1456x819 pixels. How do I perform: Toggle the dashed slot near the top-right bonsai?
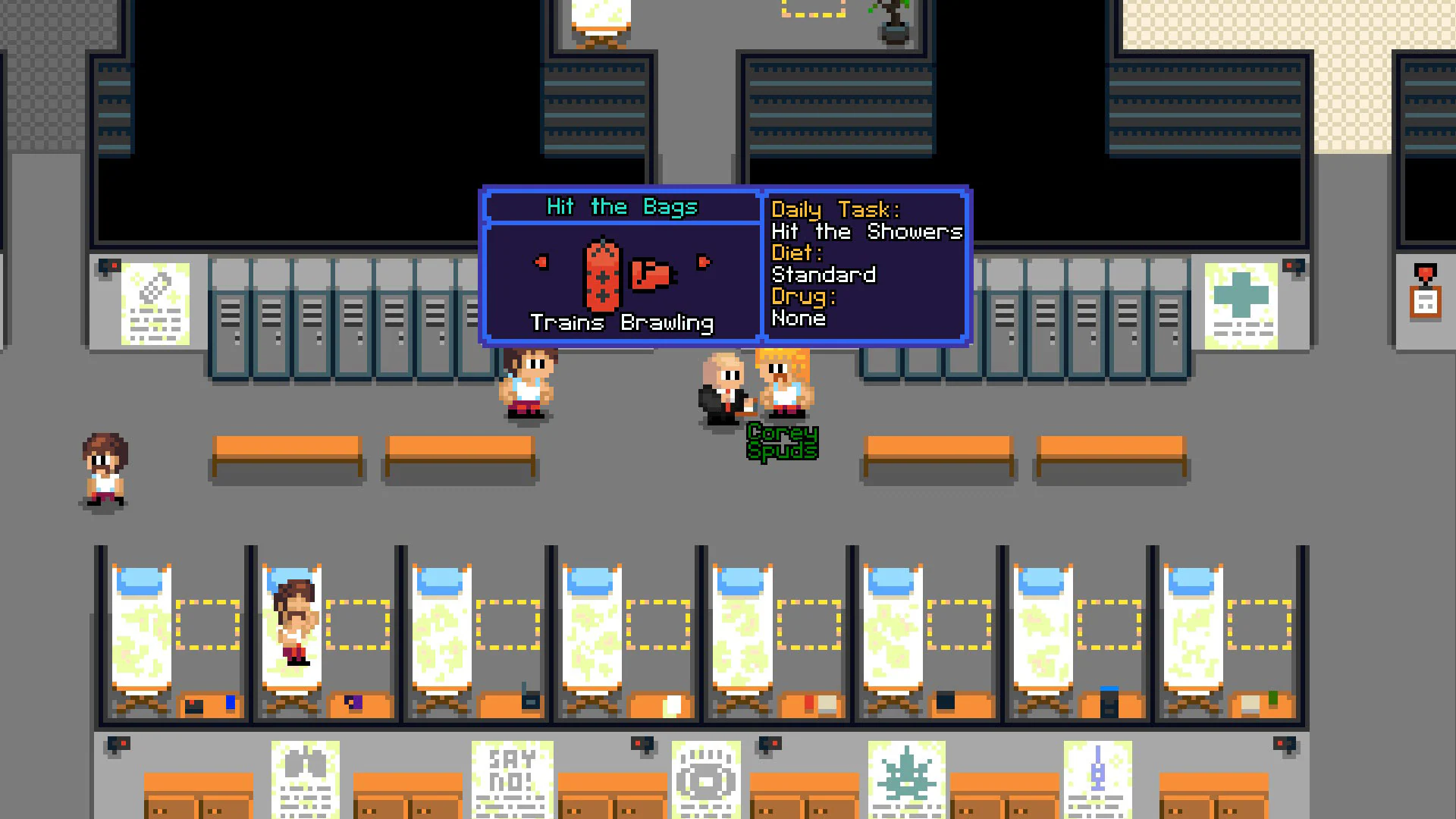coord(813,9)
